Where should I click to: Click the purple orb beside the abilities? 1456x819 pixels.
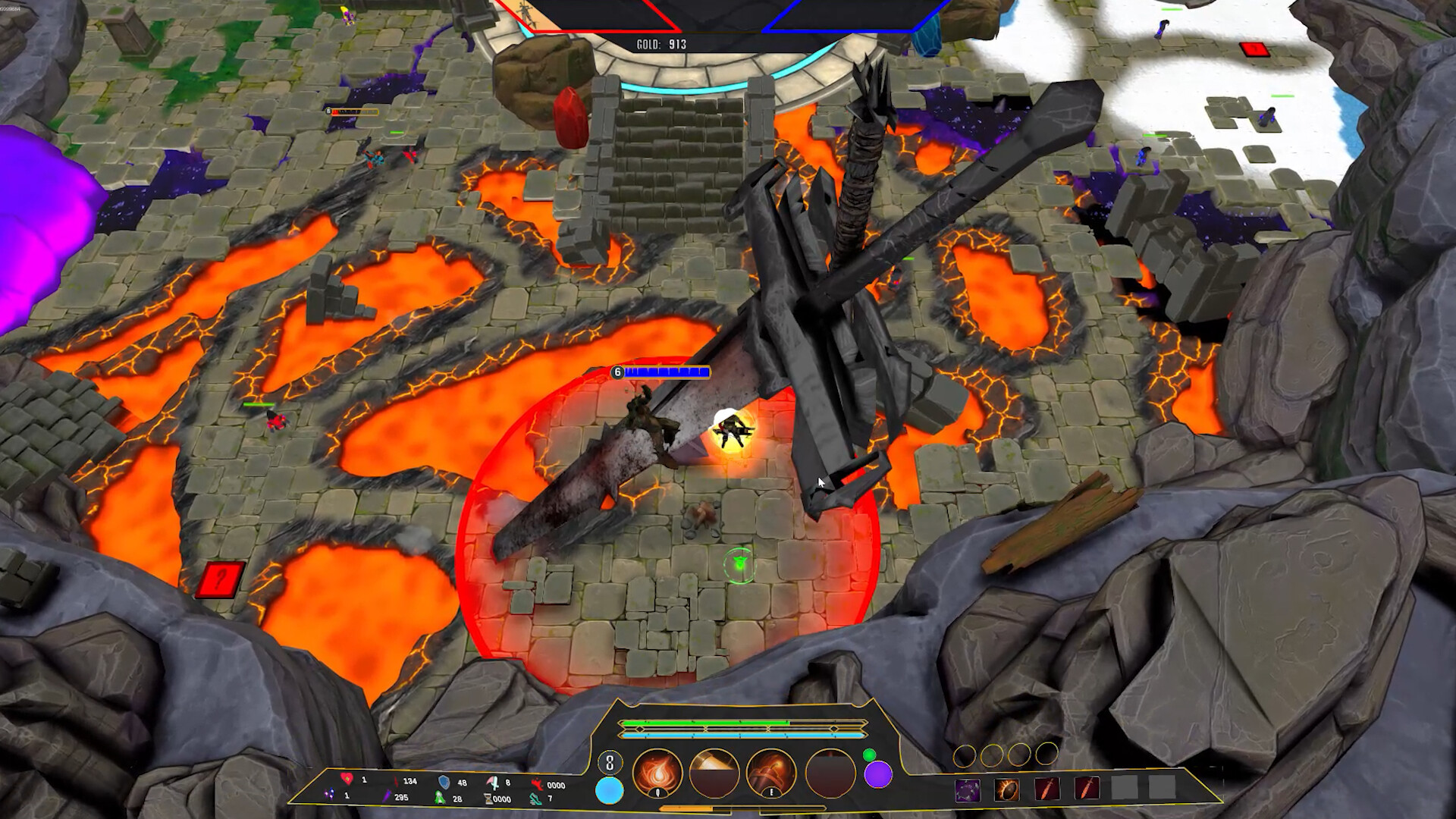[x=878, y=775]
